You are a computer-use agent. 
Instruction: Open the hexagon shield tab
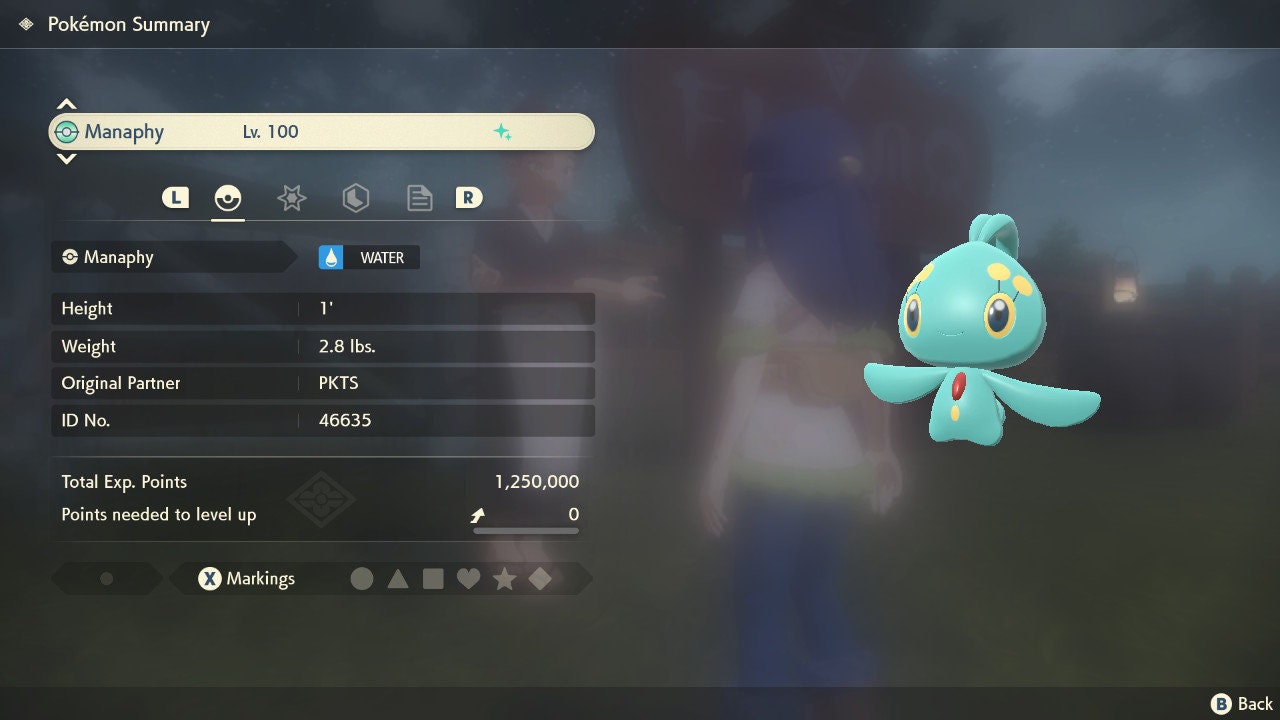click(x=355, y=198)
